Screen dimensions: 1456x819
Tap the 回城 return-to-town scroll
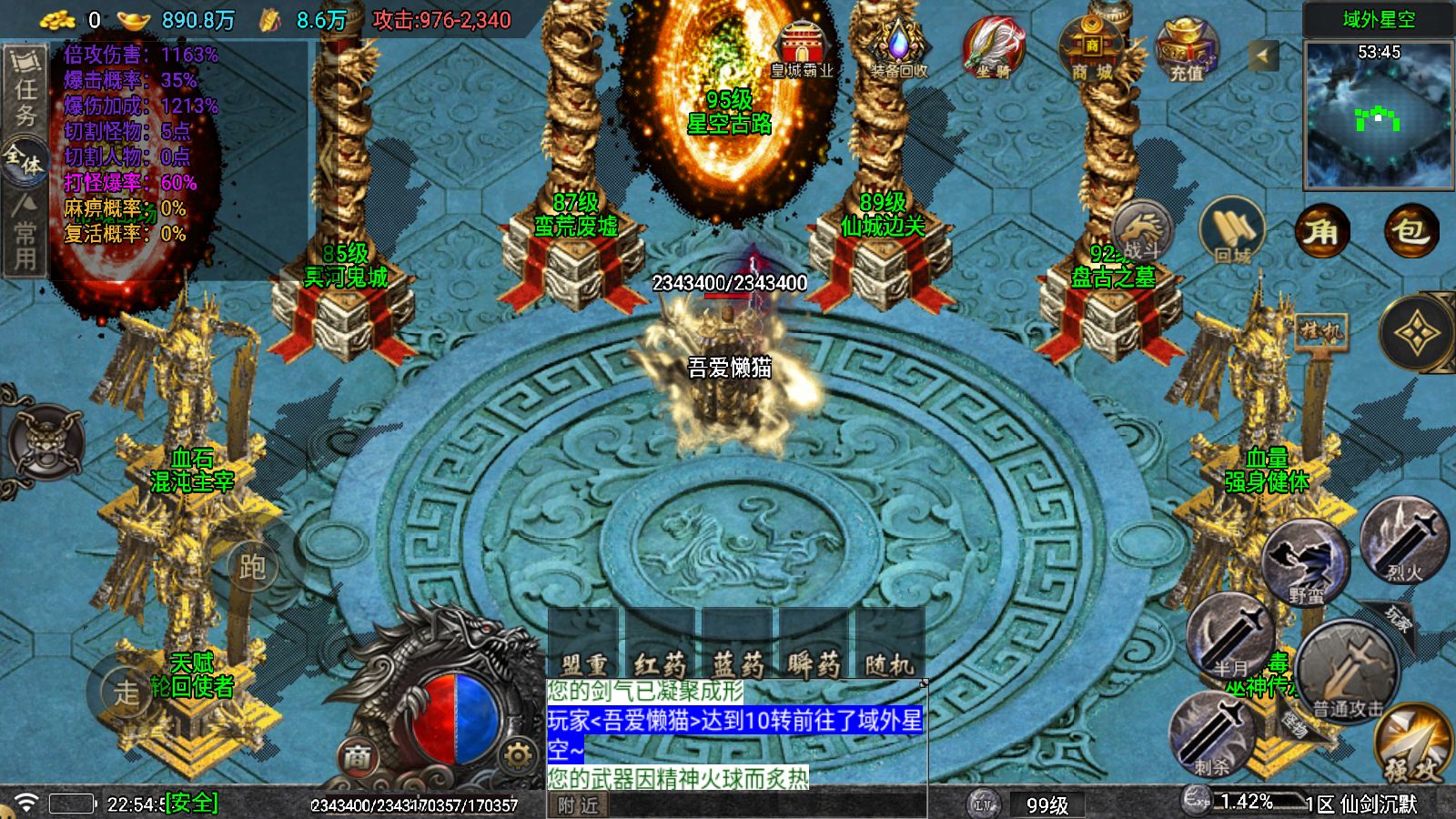(1232, 233)
